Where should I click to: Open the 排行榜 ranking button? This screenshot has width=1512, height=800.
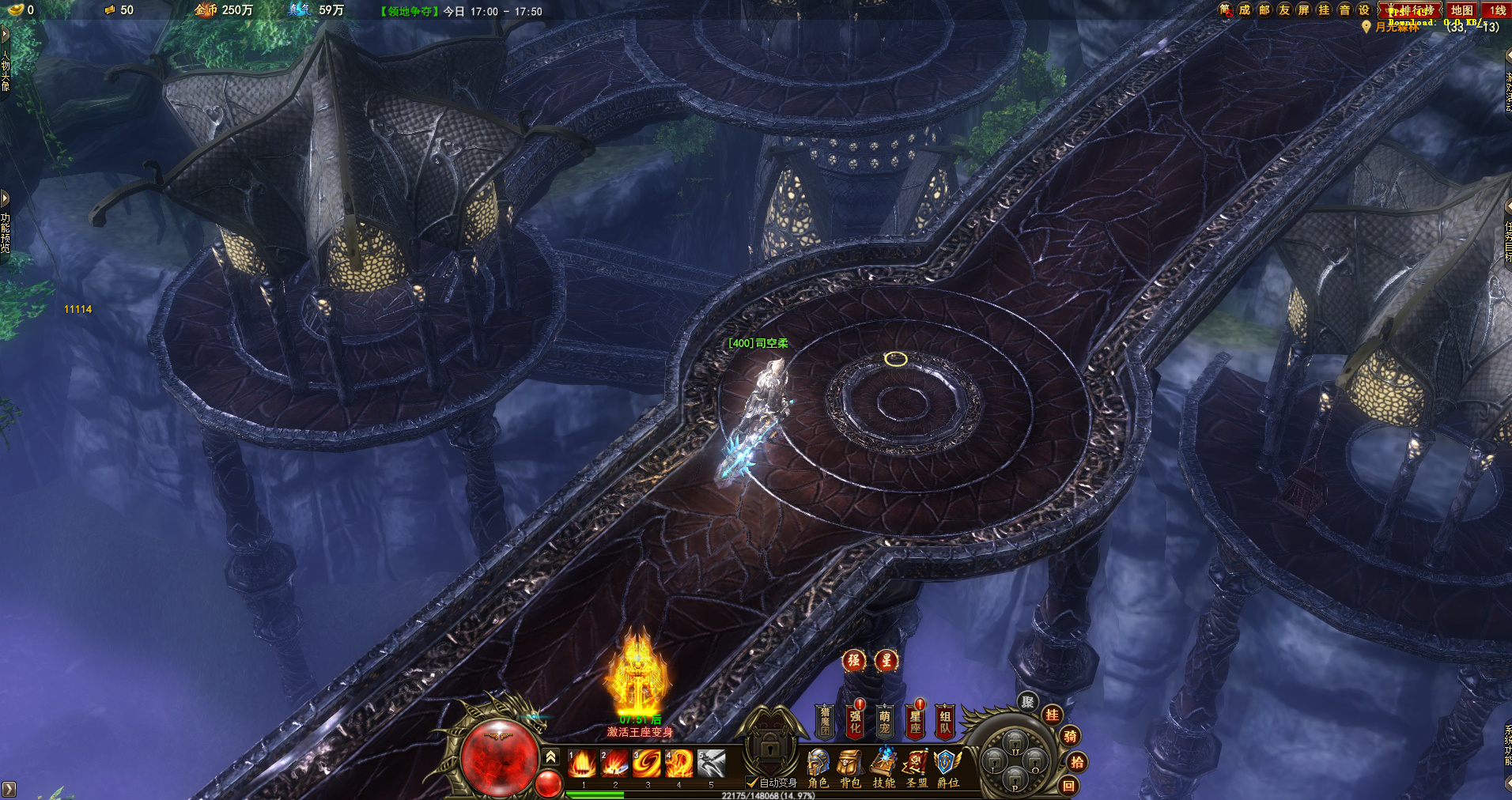click(1411, 10)
